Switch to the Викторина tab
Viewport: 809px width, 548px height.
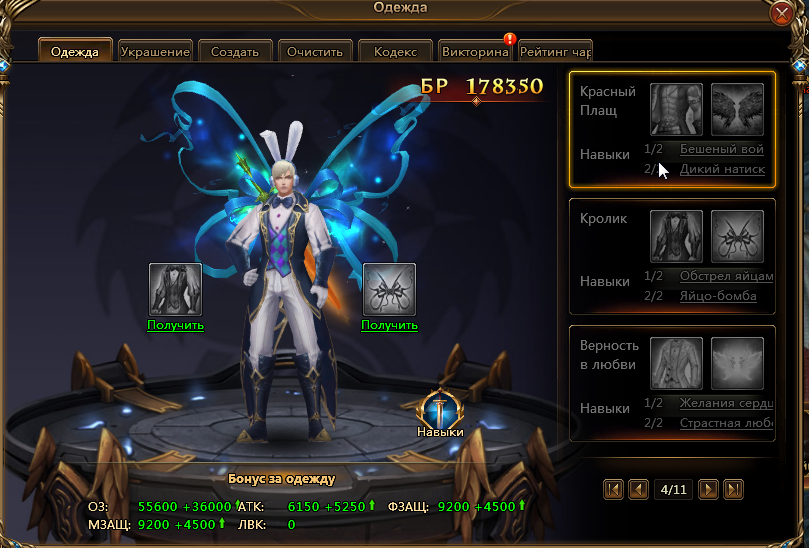coord(474,51)
